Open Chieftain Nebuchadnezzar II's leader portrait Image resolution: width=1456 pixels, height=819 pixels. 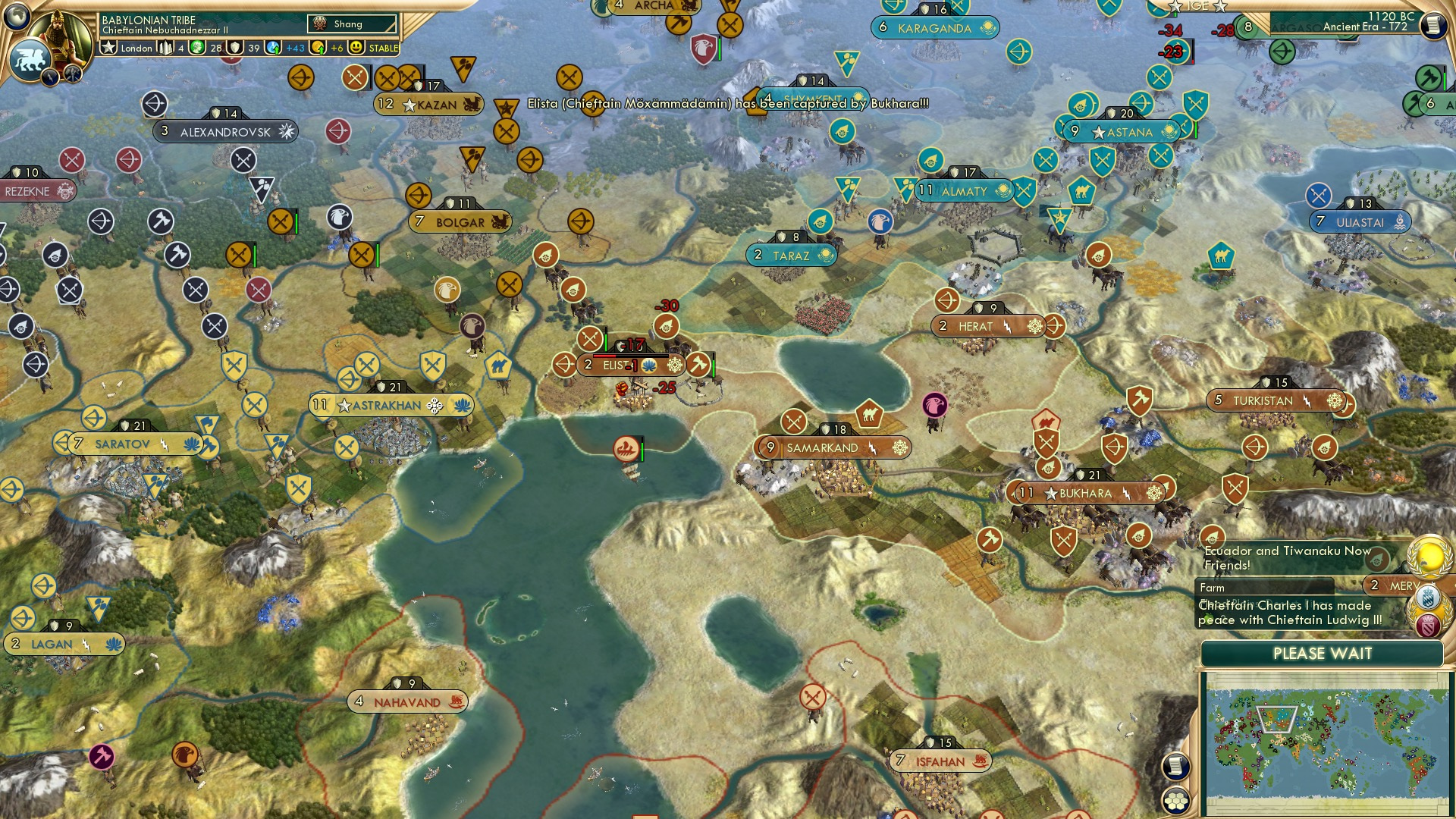[x=61, y=32]
